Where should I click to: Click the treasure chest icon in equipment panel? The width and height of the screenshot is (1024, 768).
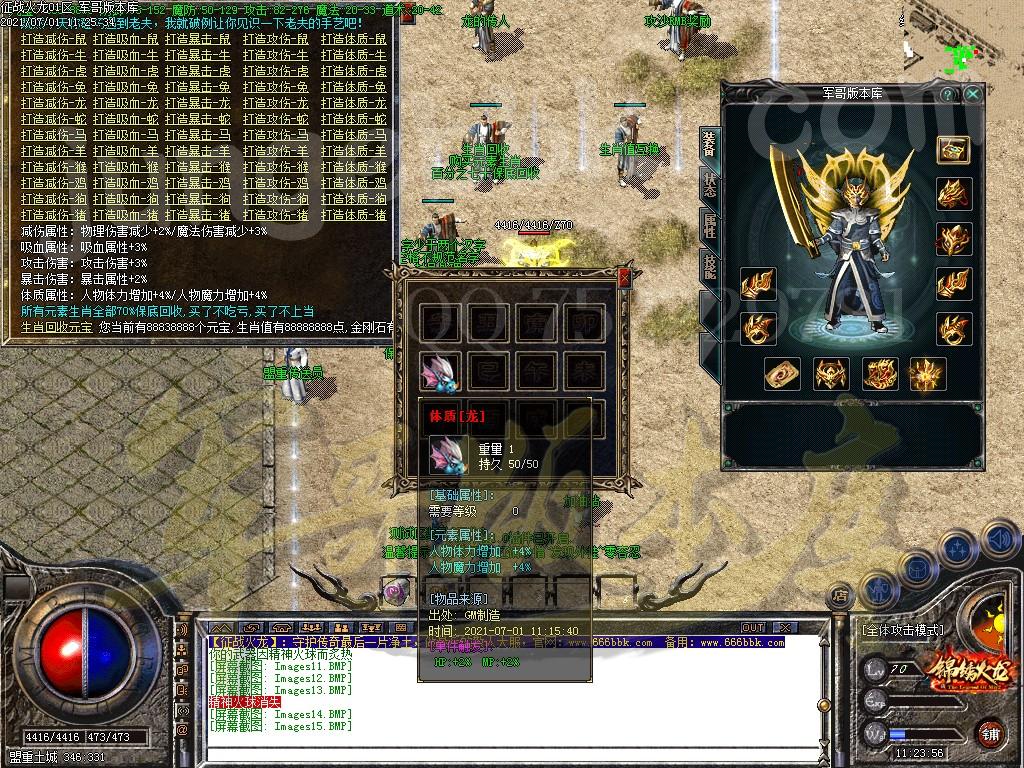click(953, 149)
